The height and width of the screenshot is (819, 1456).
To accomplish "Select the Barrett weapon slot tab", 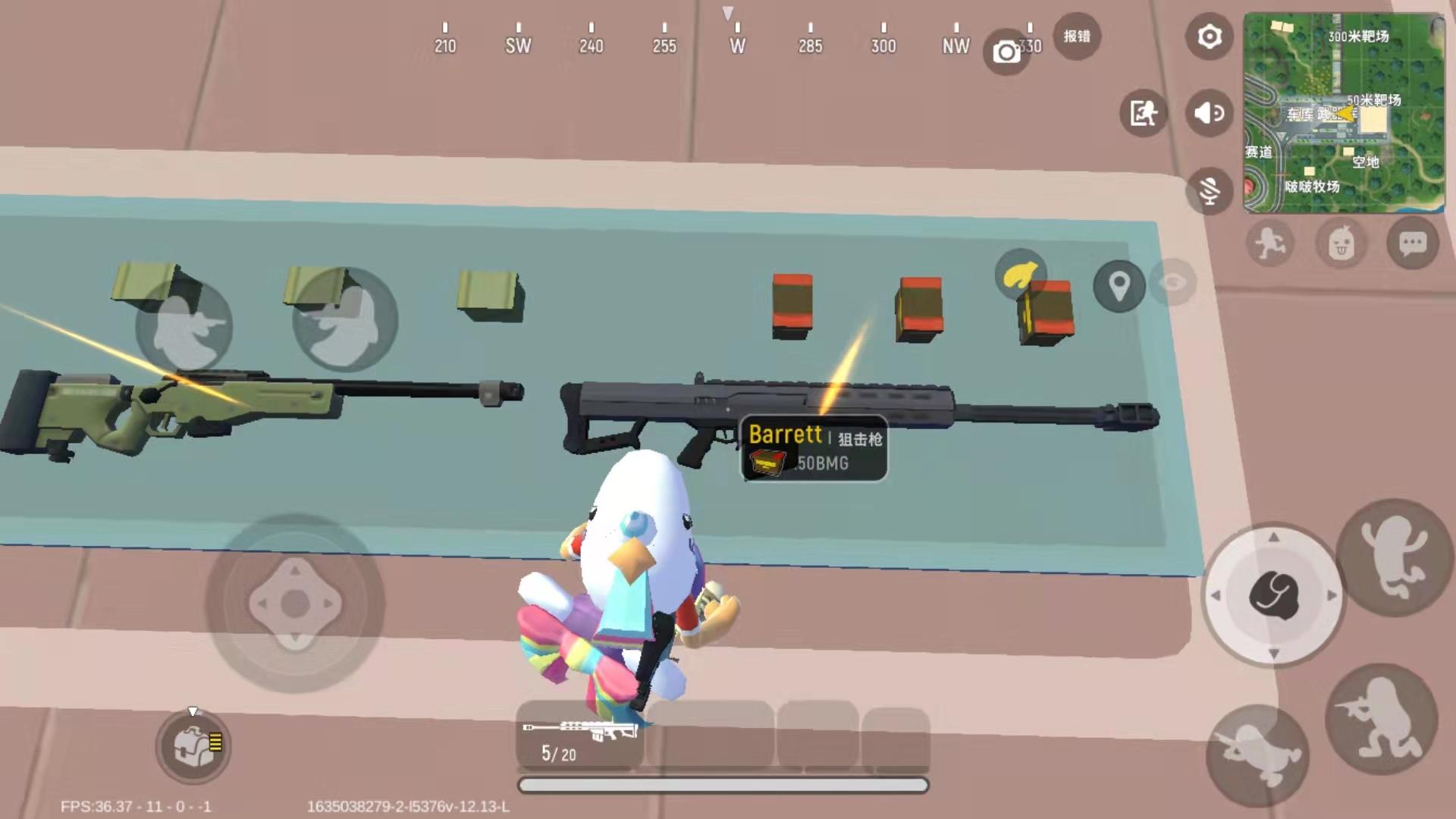I will pyautogui.click(x=578, y=733).
